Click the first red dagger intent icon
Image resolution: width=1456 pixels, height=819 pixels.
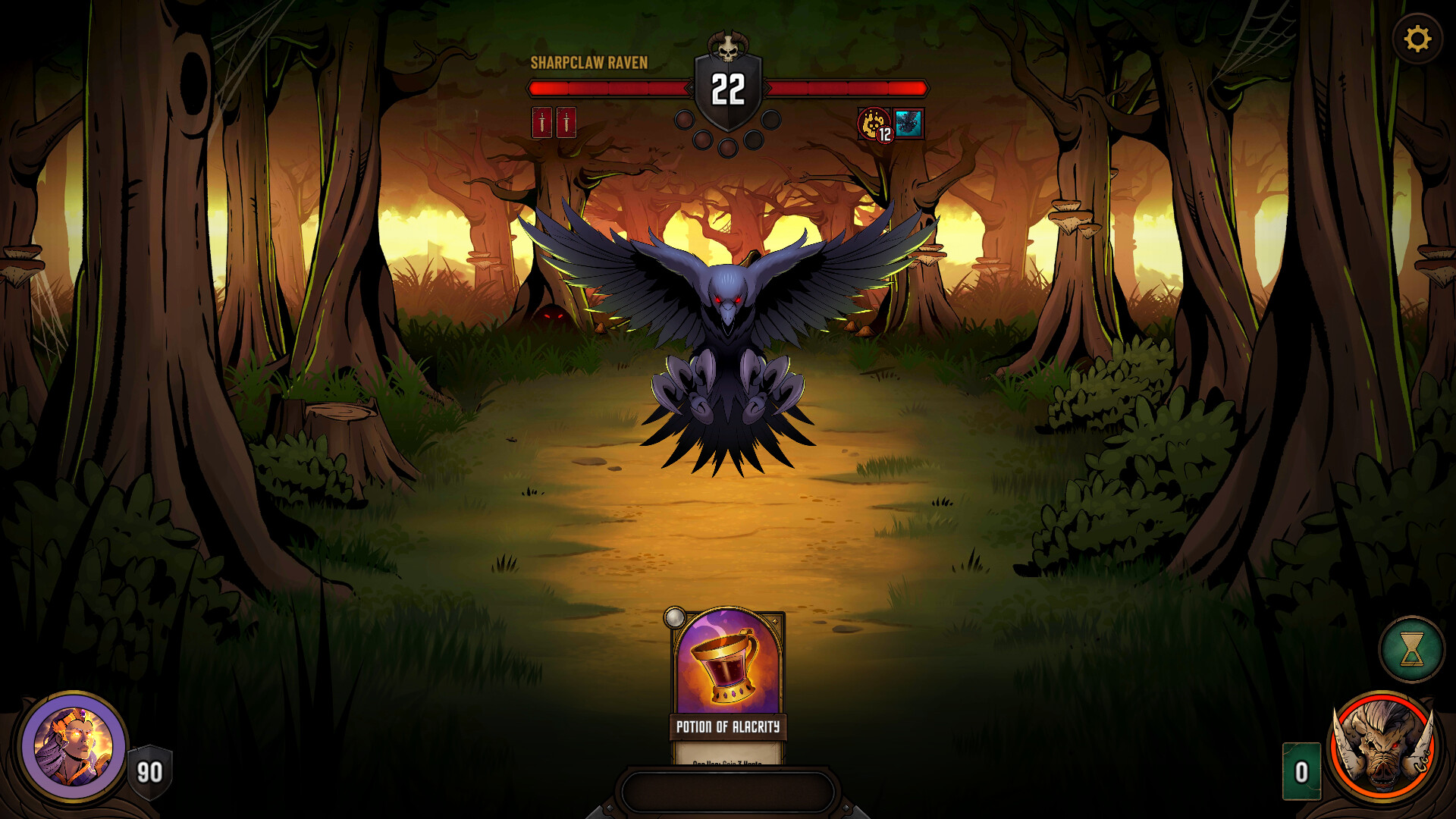click(x=541, y=122)
